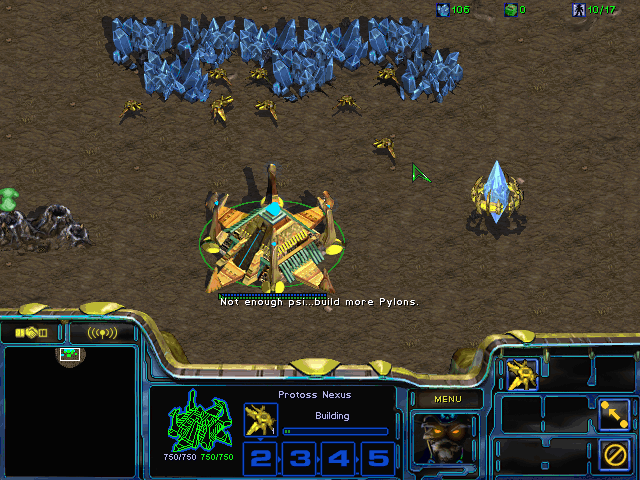Click build queue slot 3

[x=300, y=458]
